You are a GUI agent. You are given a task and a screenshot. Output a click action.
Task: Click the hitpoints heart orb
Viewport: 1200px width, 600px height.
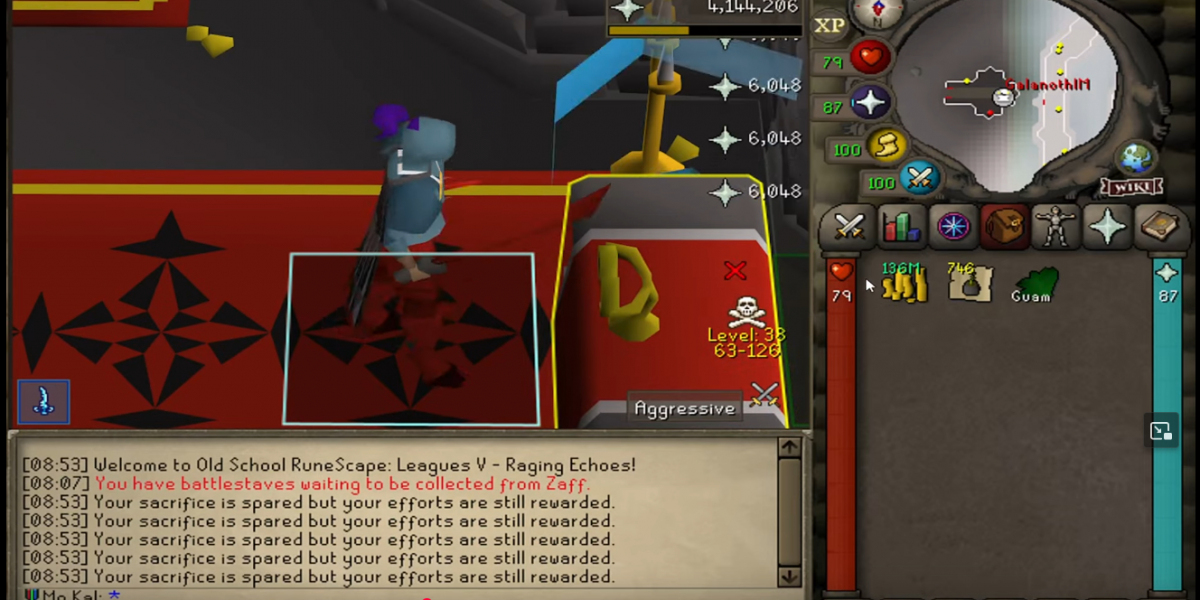tap(870, 58)
